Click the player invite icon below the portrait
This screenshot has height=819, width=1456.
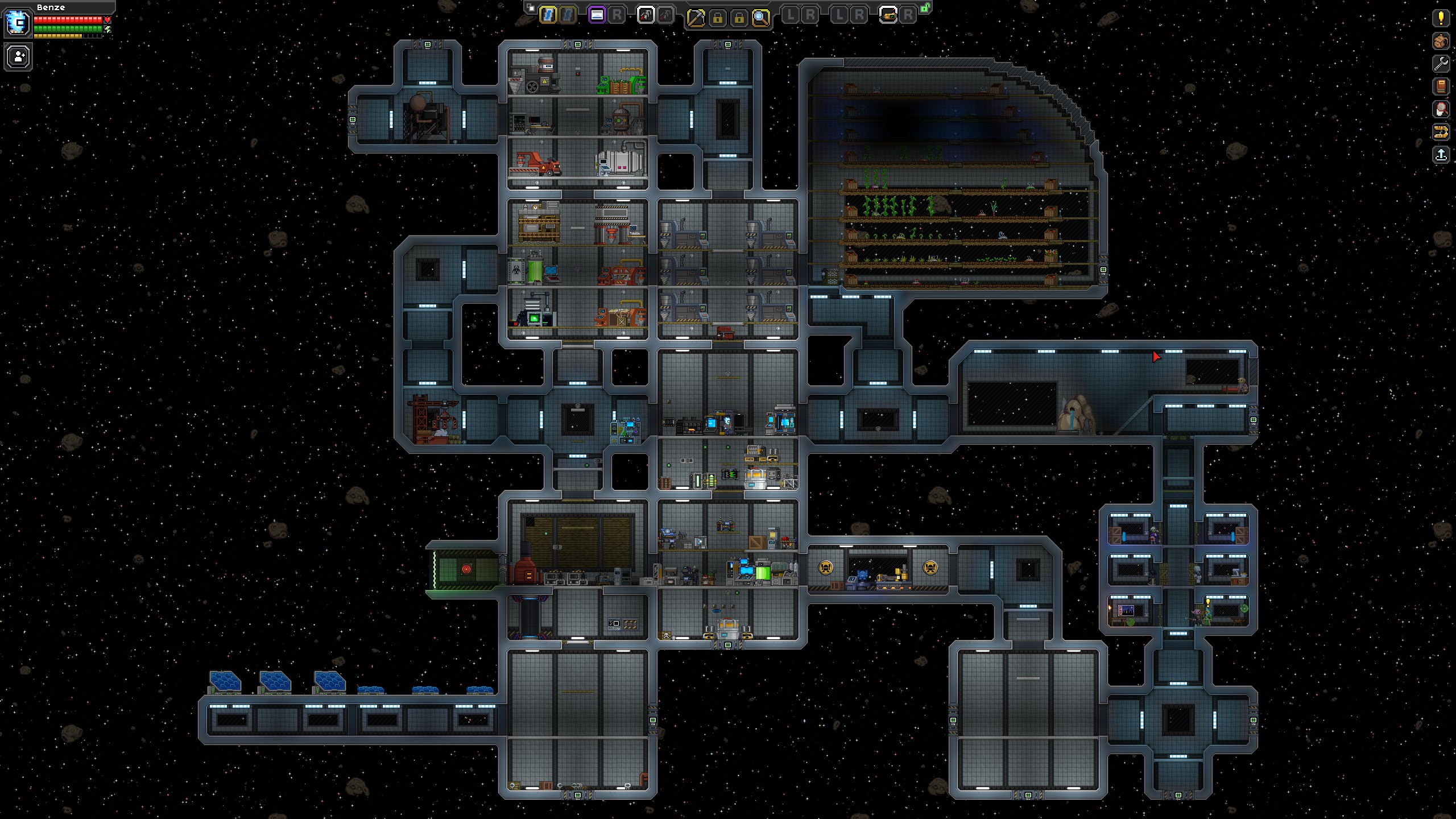tap(18, 57)
